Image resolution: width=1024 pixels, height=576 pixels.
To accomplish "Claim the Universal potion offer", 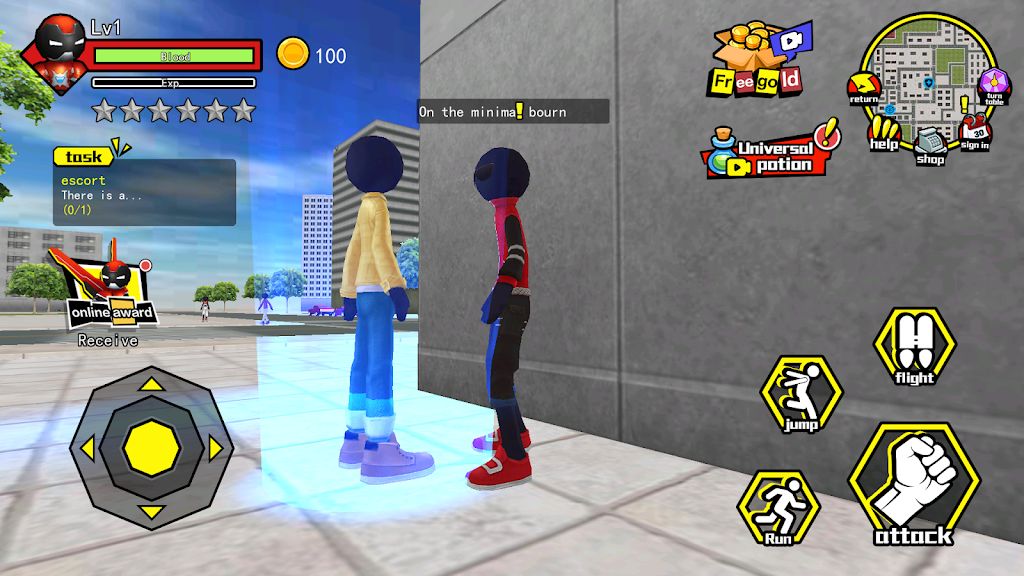I will [x=770, y=152].
